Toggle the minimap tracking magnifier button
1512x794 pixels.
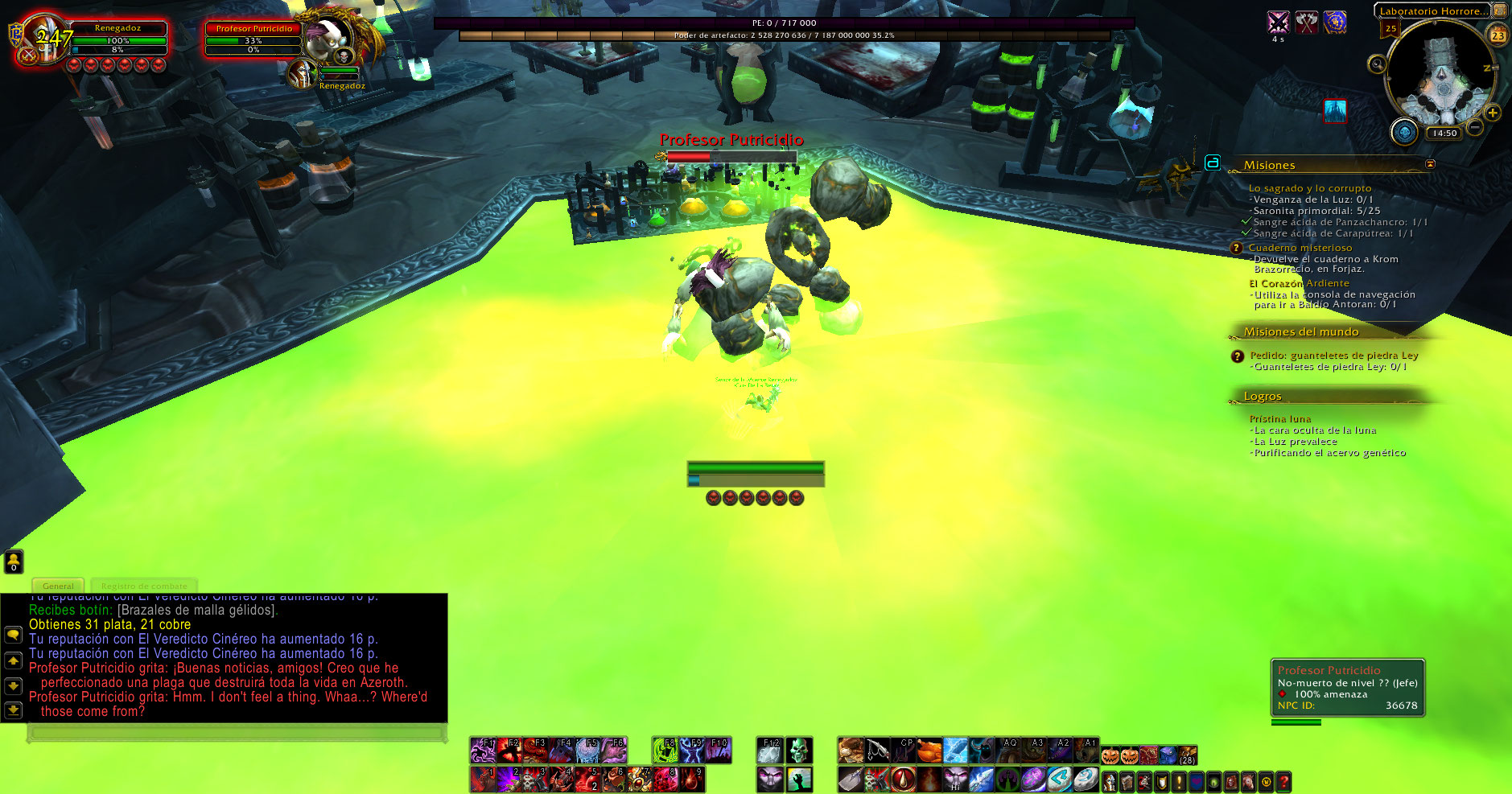pyautogui.click(x=1377, y=64)
